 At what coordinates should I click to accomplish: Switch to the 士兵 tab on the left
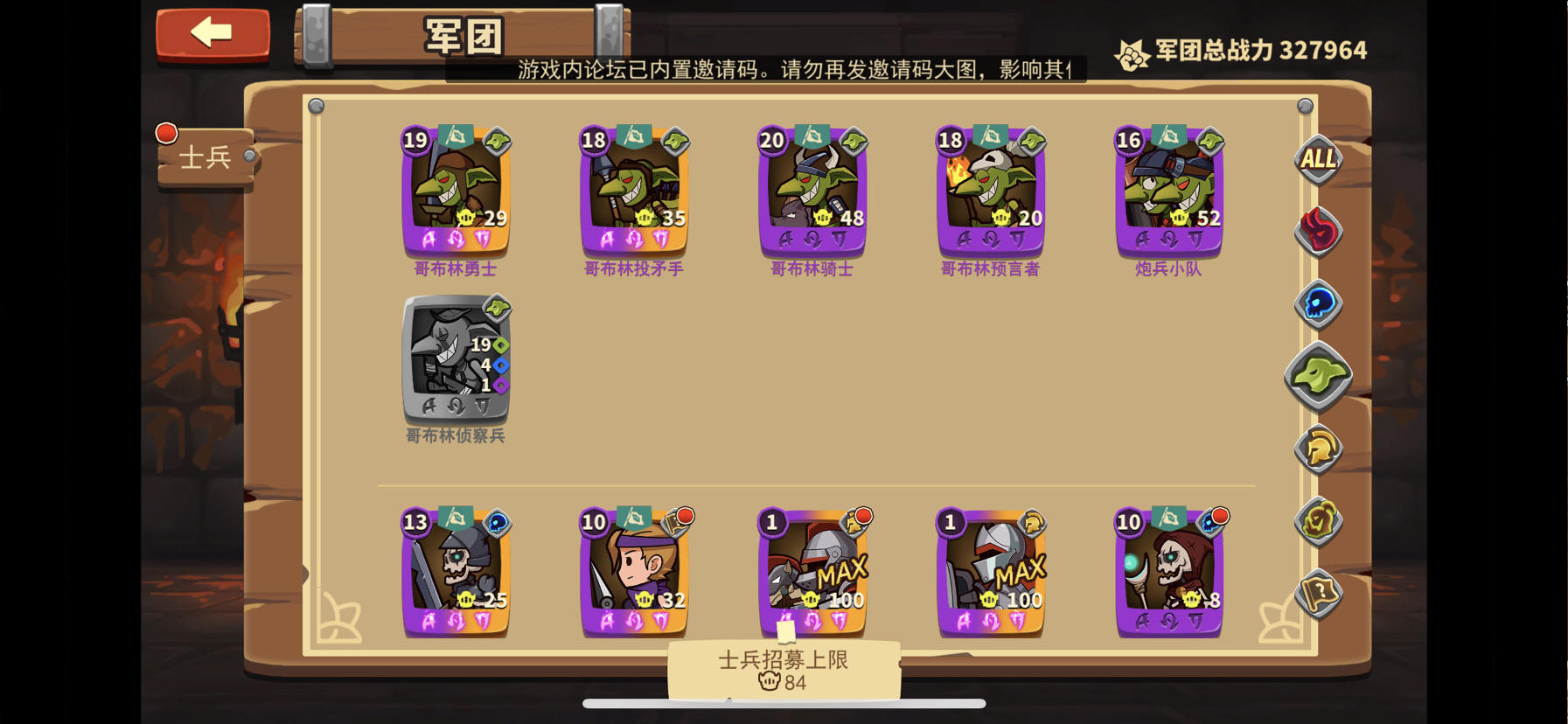click(x=206, y=157)
